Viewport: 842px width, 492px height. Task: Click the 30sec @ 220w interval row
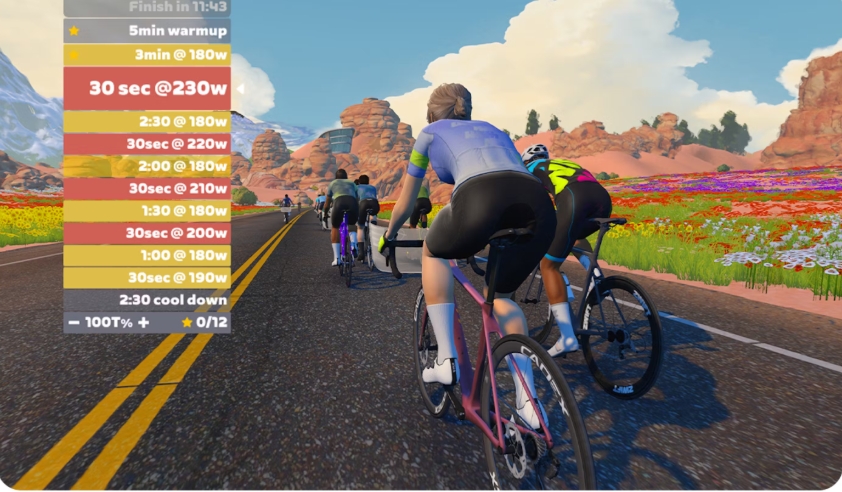147,144
